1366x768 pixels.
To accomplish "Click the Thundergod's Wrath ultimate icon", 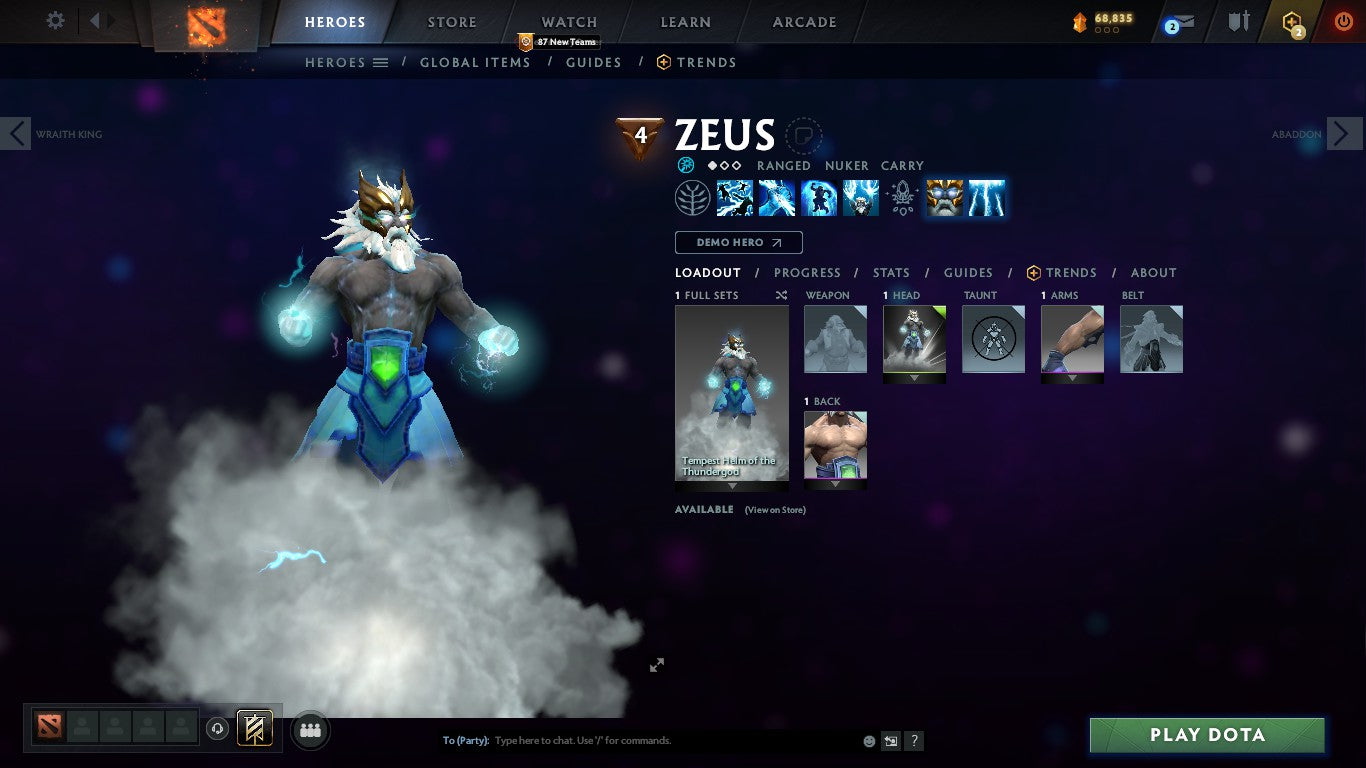I will point(987,197).
